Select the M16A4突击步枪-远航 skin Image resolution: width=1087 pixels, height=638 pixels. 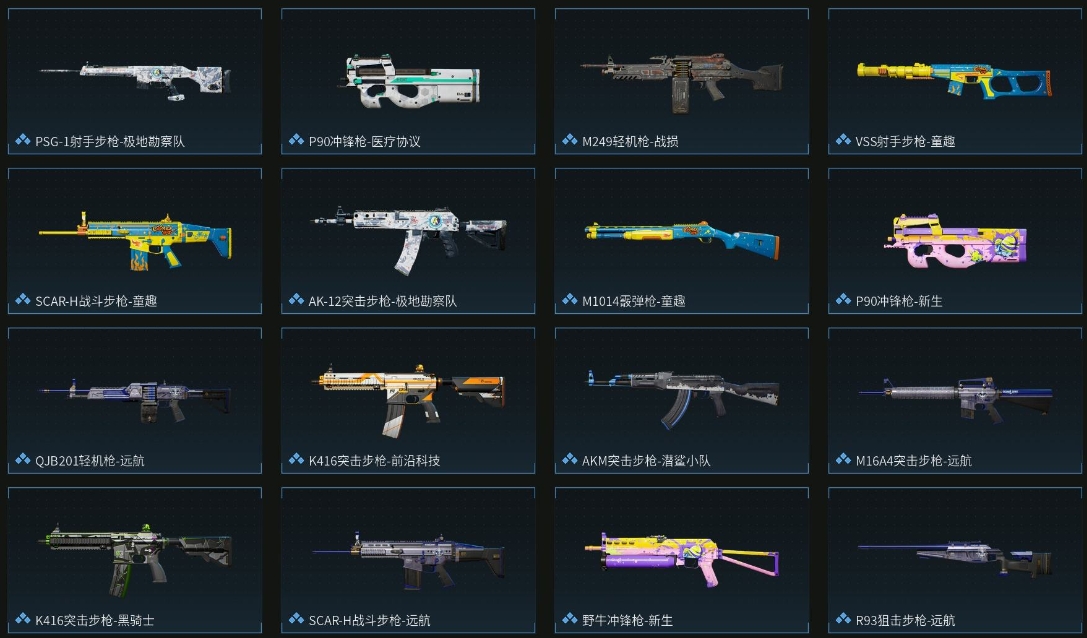pos(955,400)
